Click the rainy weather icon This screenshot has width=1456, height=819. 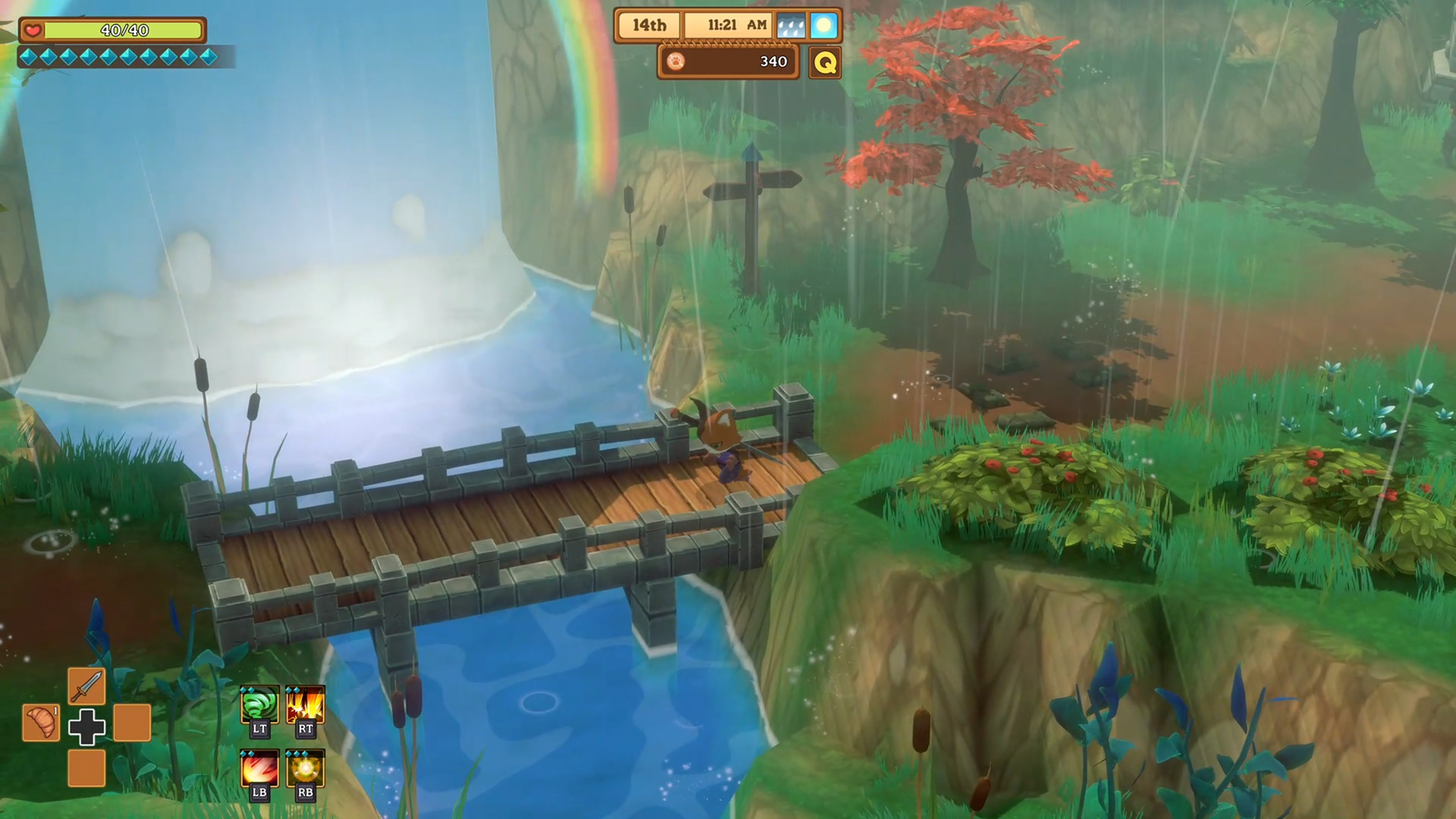[x=791, y=26]
